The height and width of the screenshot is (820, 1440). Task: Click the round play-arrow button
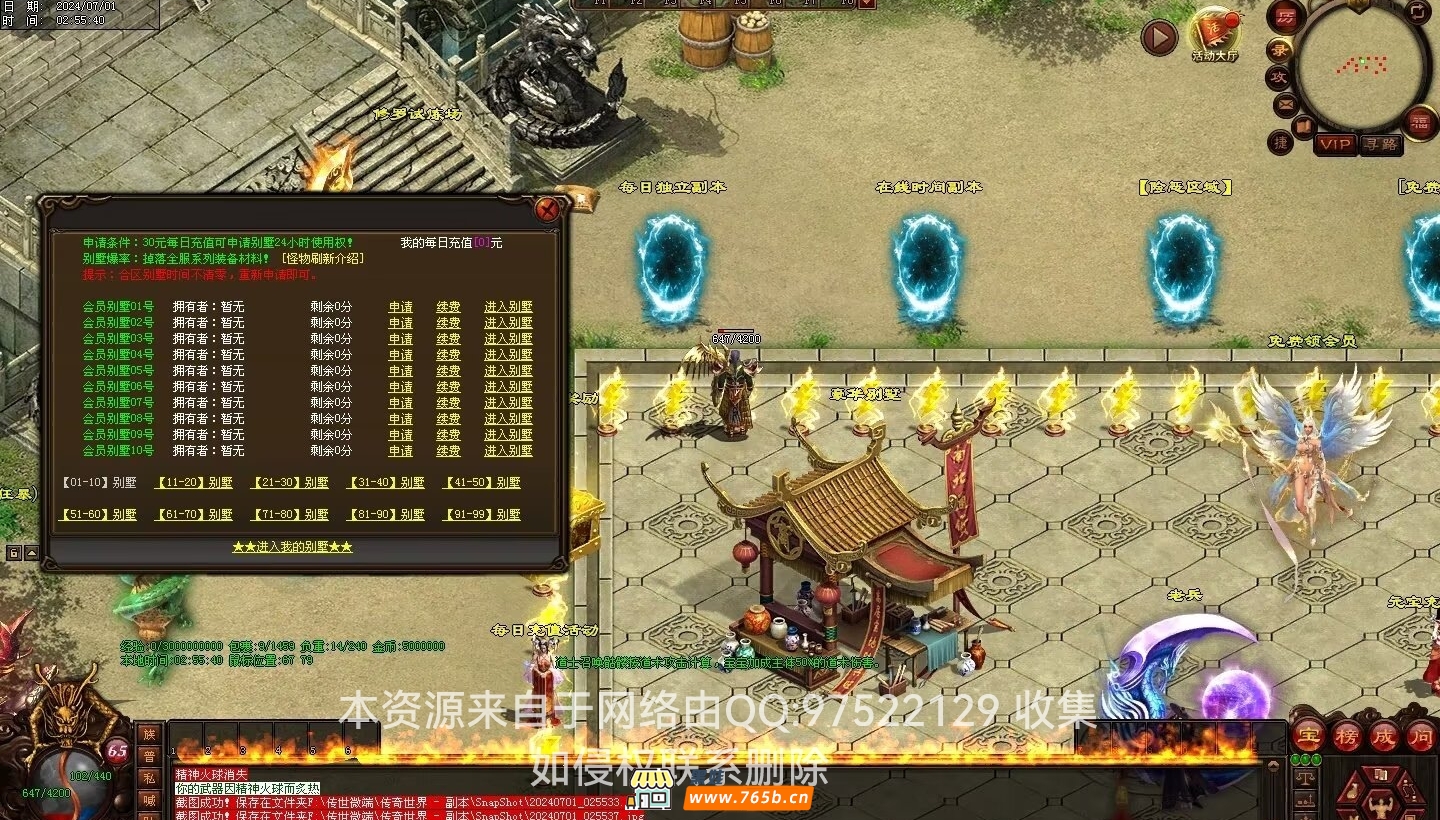tap(1160, 38)
